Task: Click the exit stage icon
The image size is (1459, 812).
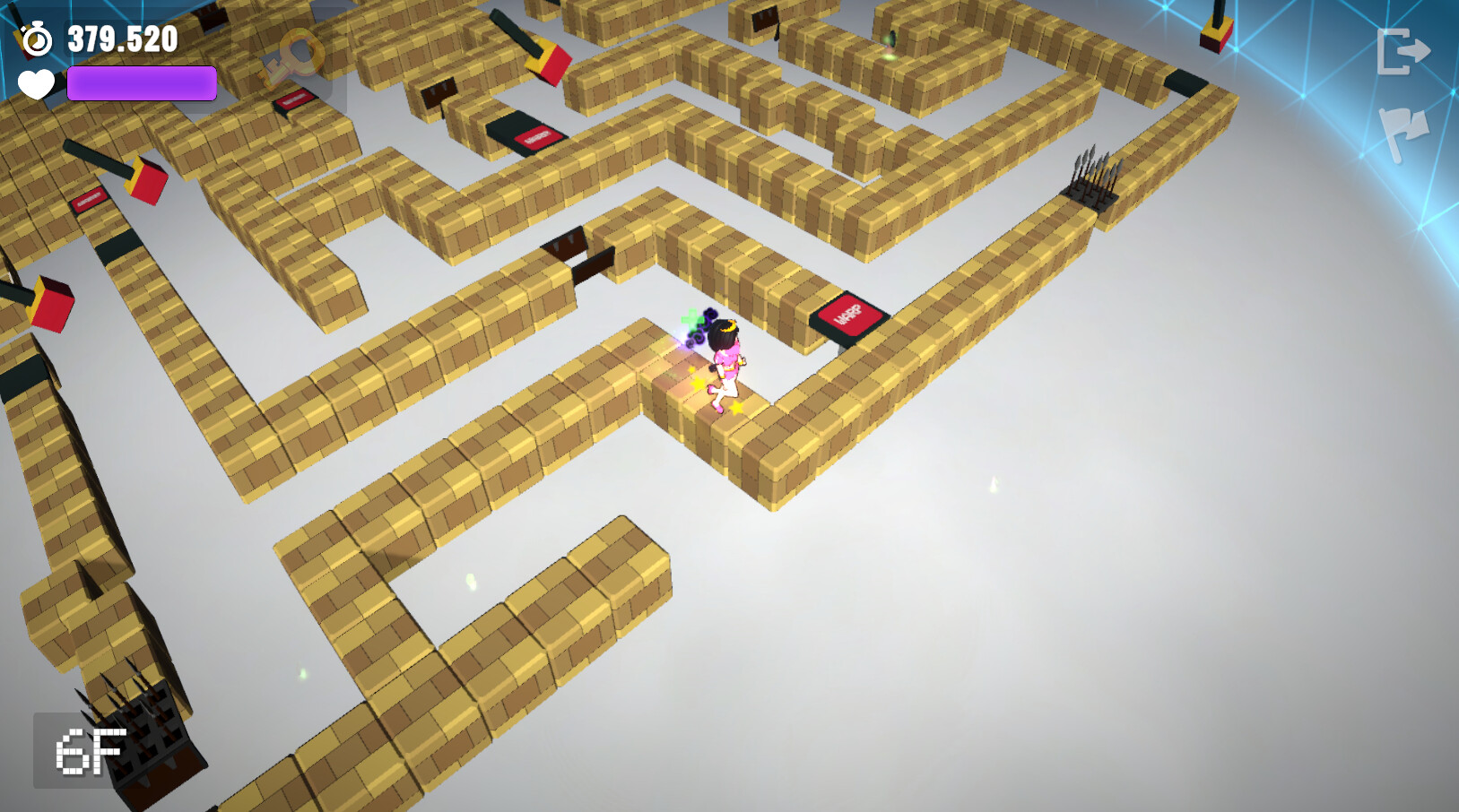Action: [x=1402, y=51]
